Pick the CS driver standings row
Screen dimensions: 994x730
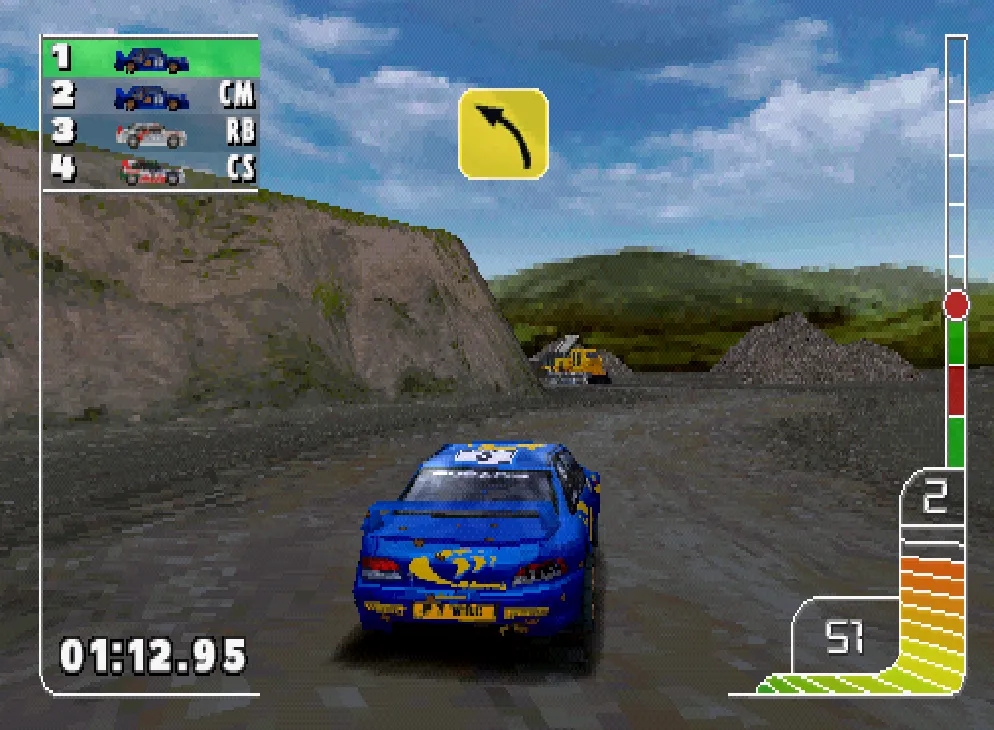coord(150,168)
